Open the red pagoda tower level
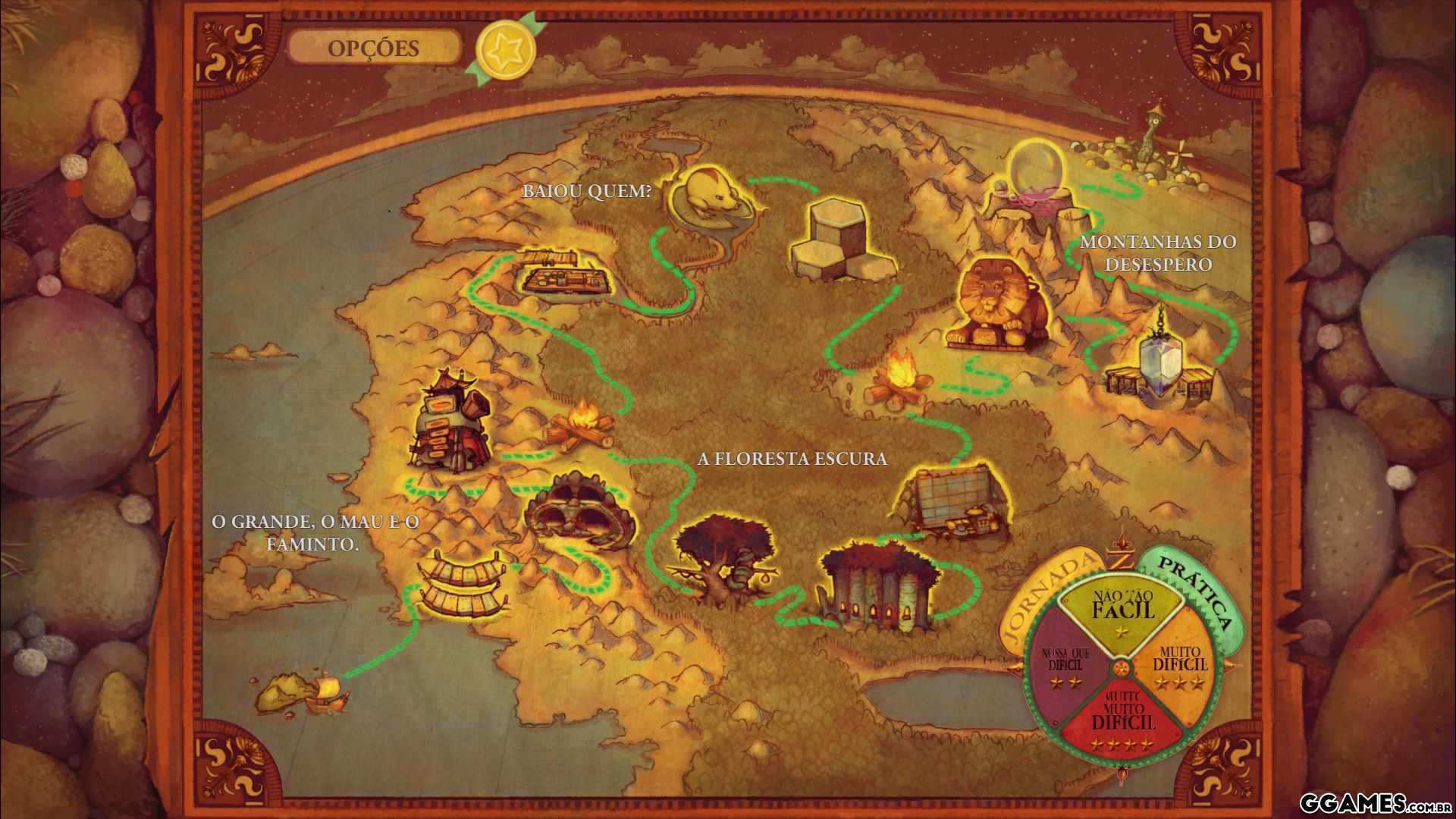Screen dimensions: 1456x819 [447, 421]
